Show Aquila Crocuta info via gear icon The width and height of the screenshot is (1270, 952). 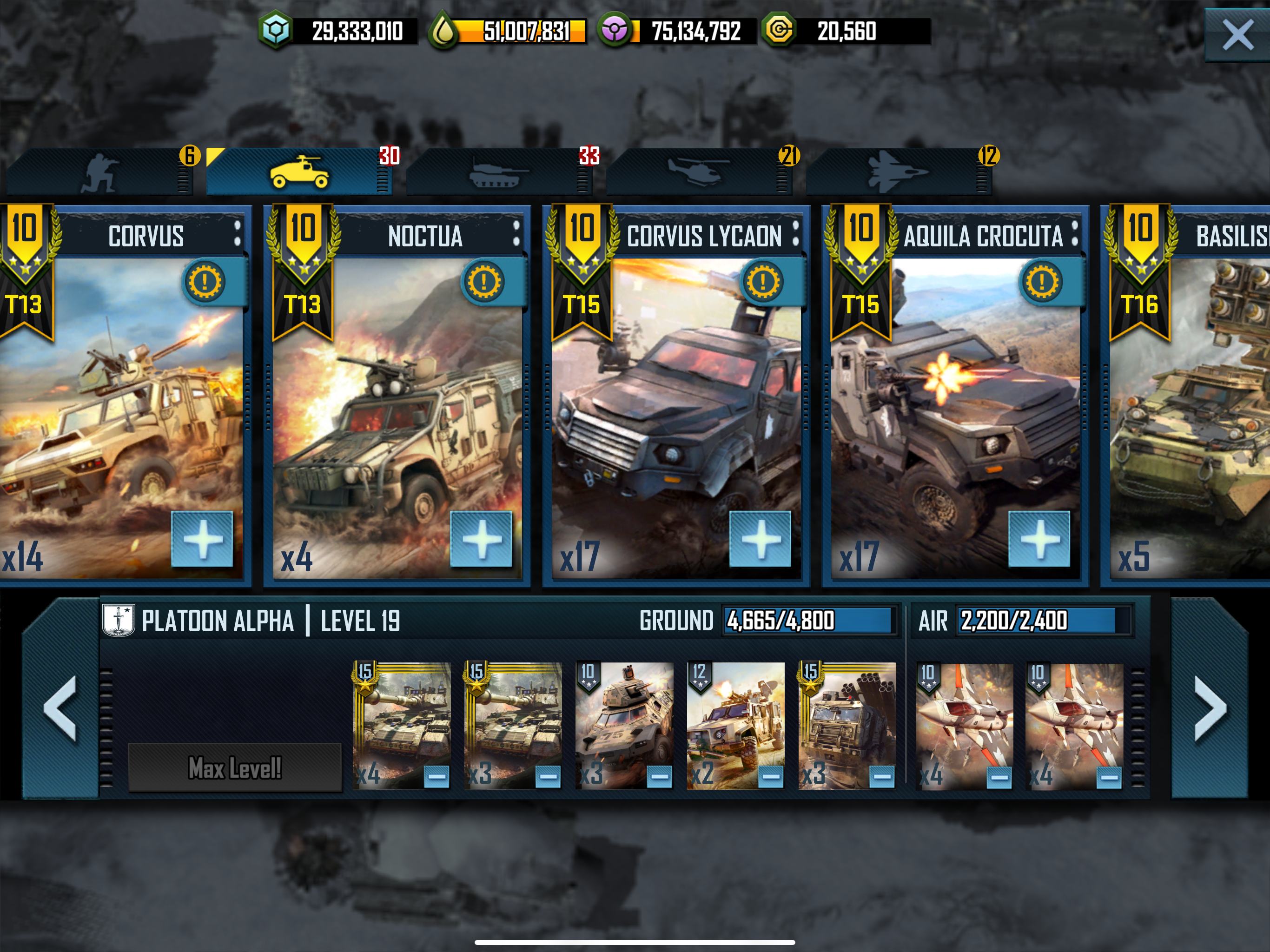click(1041, 282)
